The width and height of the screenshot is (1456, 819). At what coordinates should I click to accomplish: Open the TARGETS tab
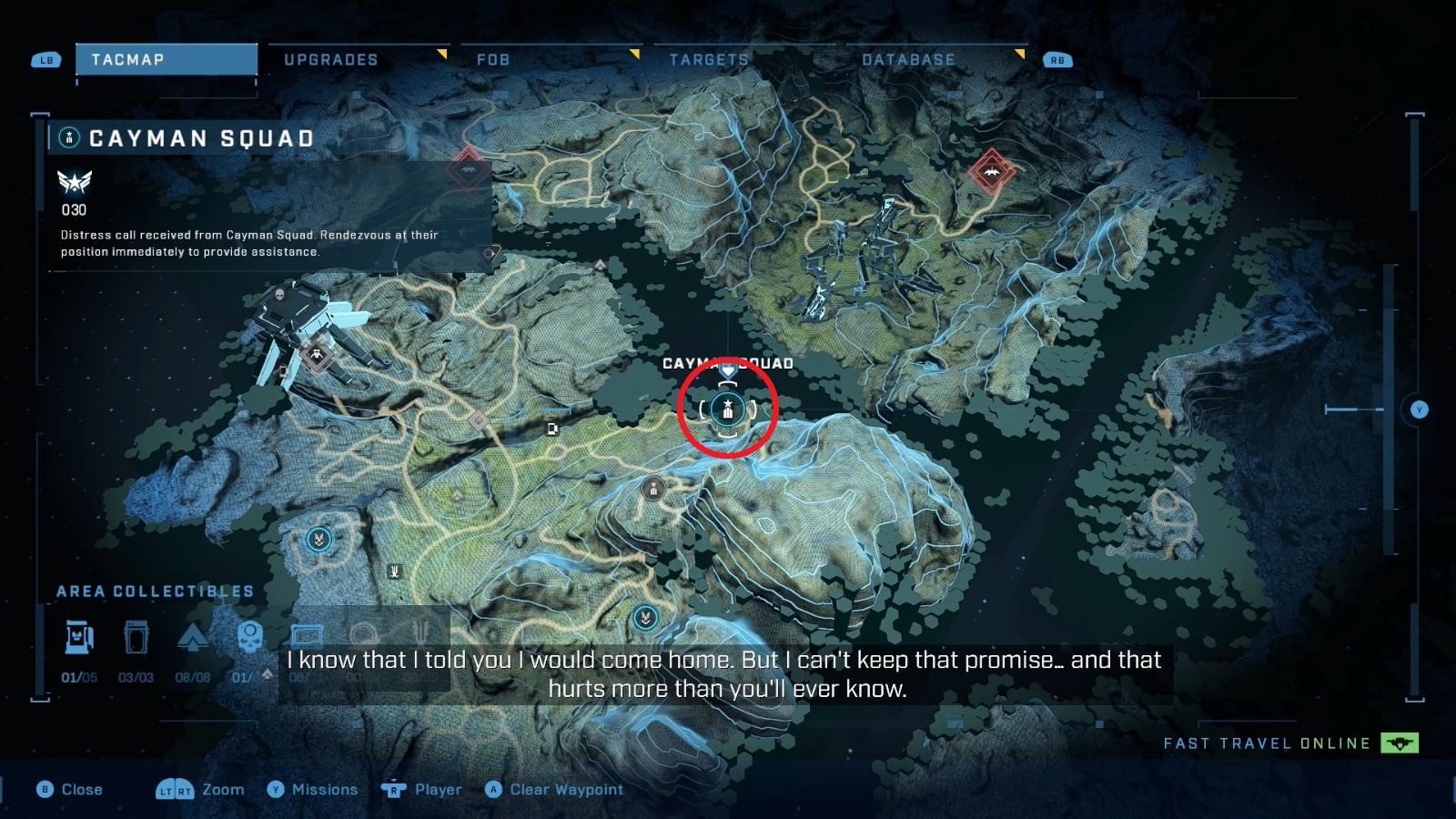707,60
